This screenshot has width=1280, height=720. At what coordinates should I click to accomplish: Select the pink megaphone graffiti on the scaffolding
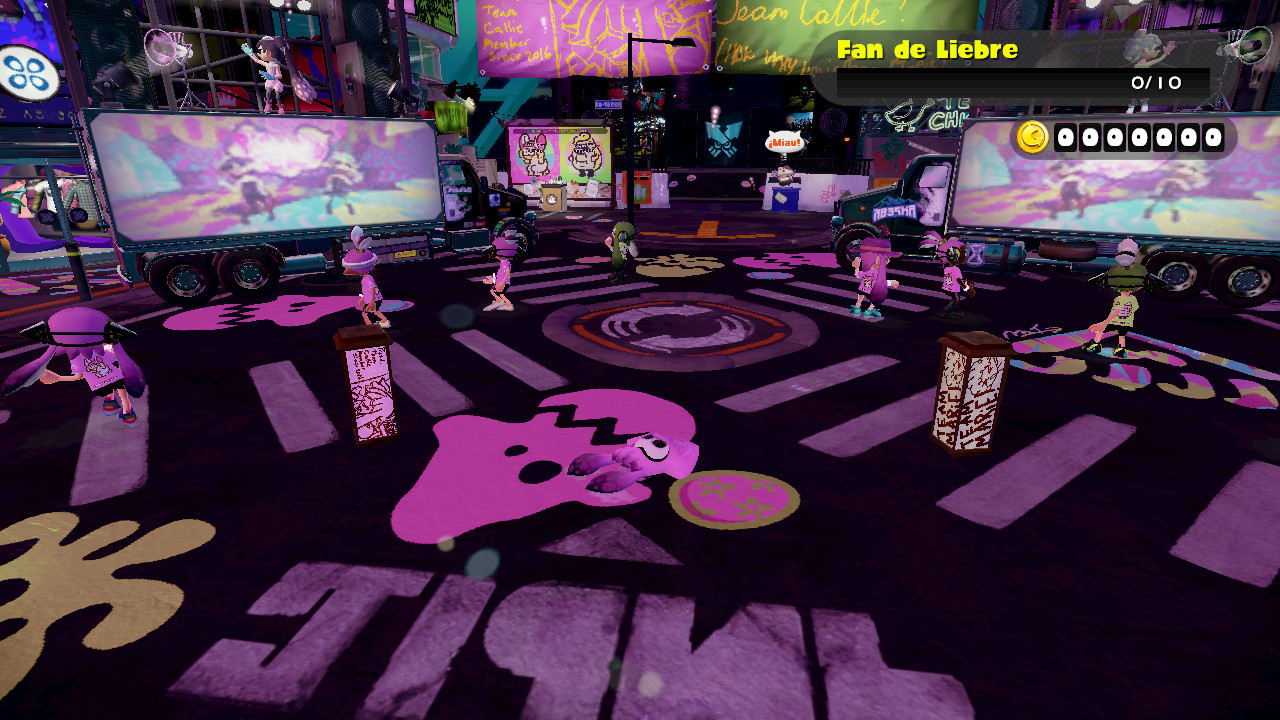(x=165, y=47)
